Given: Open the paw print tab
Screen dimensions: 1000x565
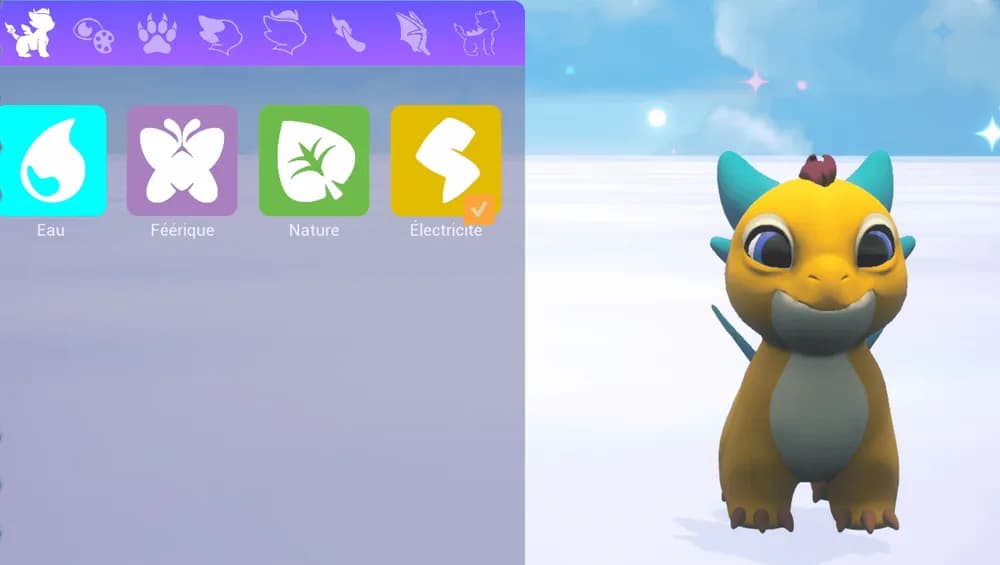Looking at the screenshot, I should pos(157,34).
